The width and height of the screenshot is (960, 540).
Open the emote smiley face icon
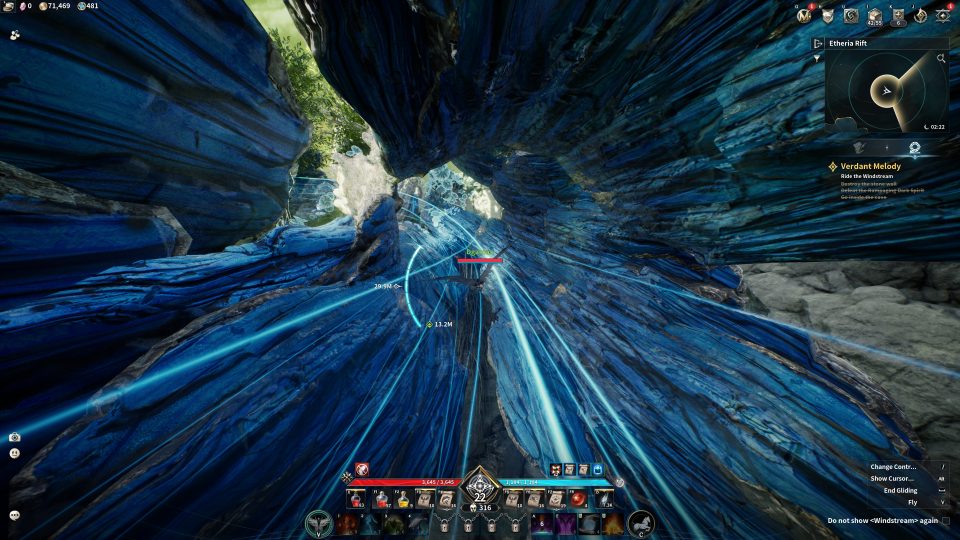15,453
